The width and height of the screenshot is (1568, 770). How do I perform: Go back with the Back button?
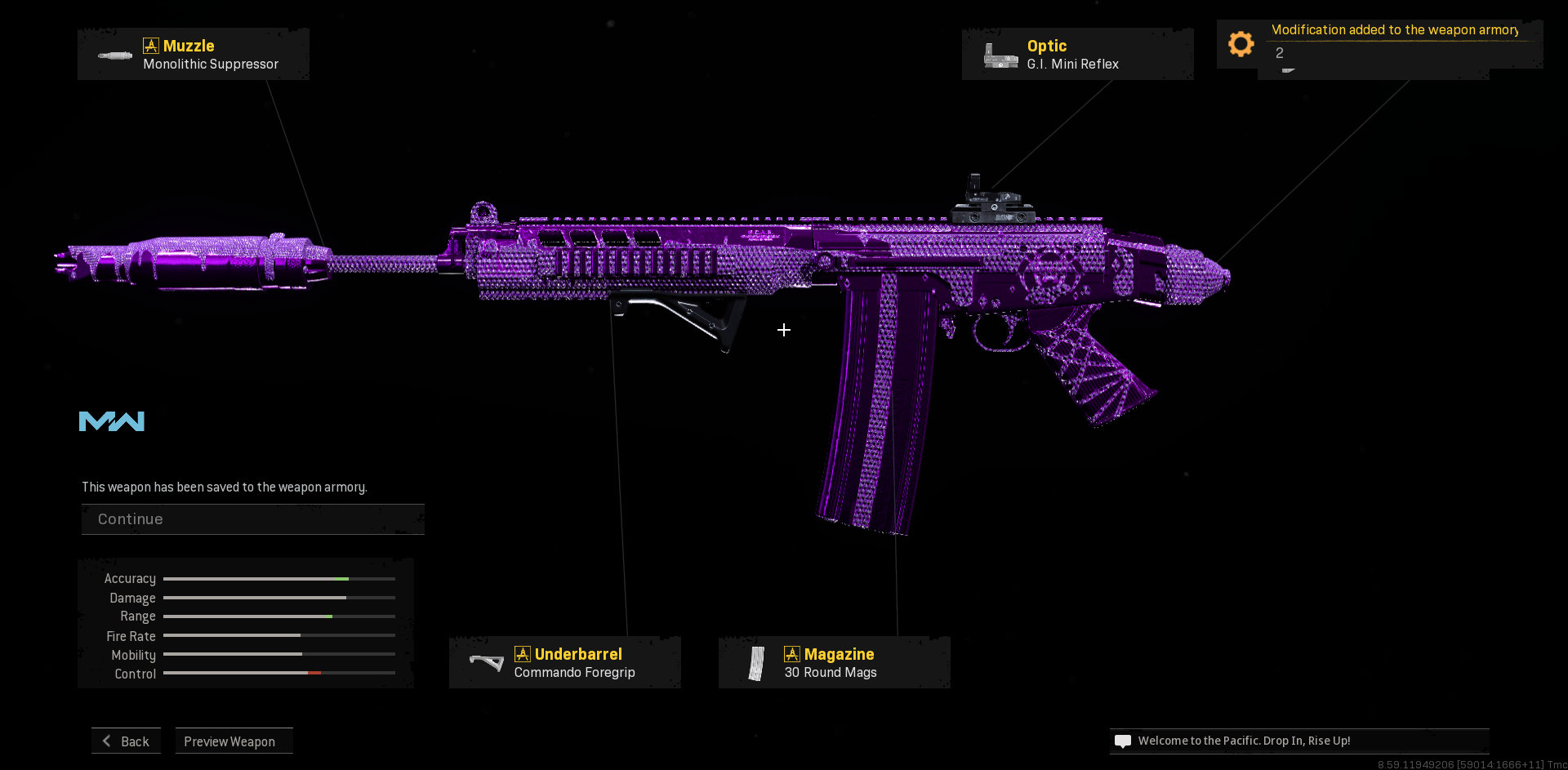pyautogui.click(x=127, y=741)
